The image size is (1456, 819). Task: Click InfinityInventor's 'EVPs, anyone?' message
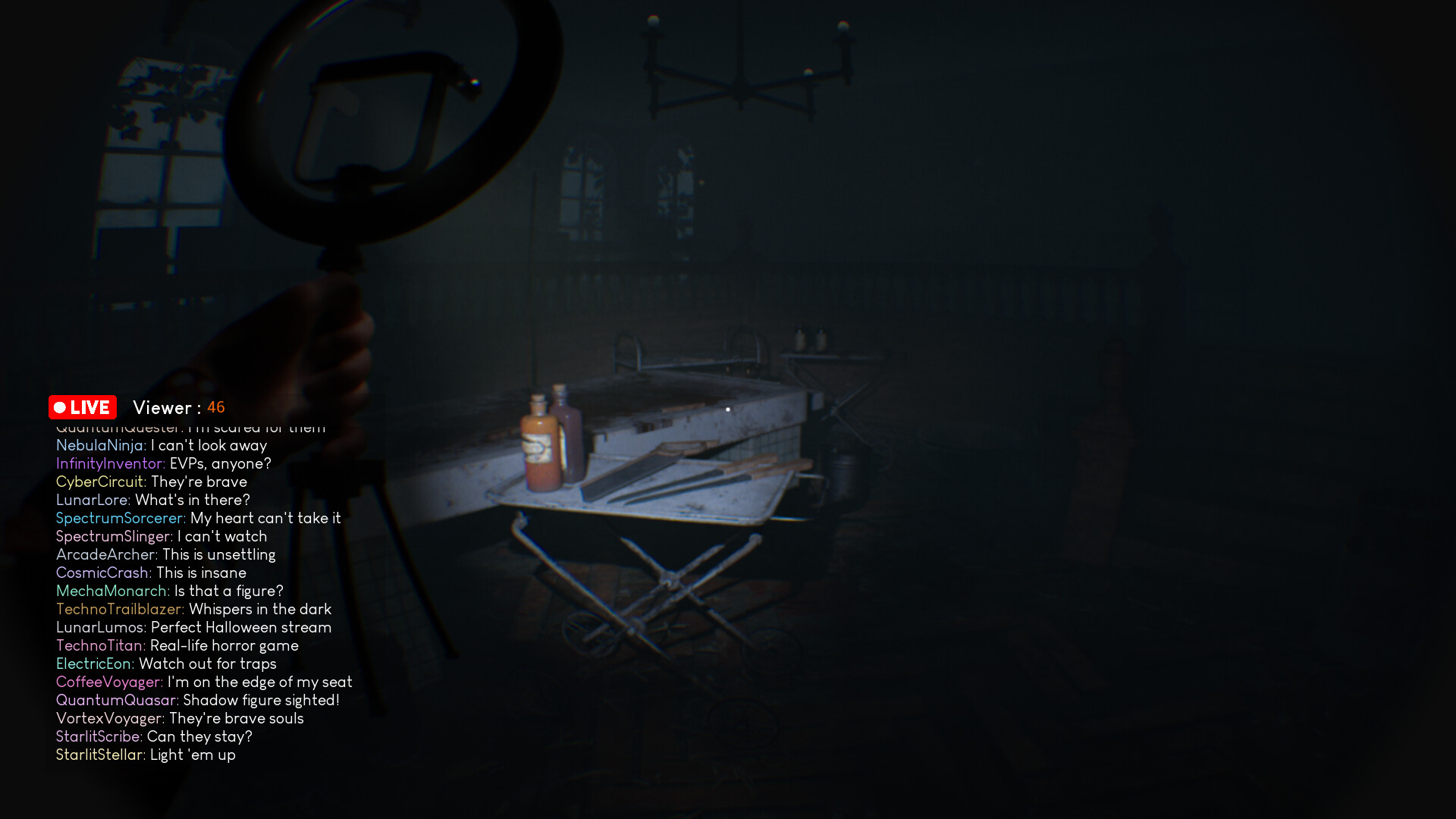[x=218, y=463]
